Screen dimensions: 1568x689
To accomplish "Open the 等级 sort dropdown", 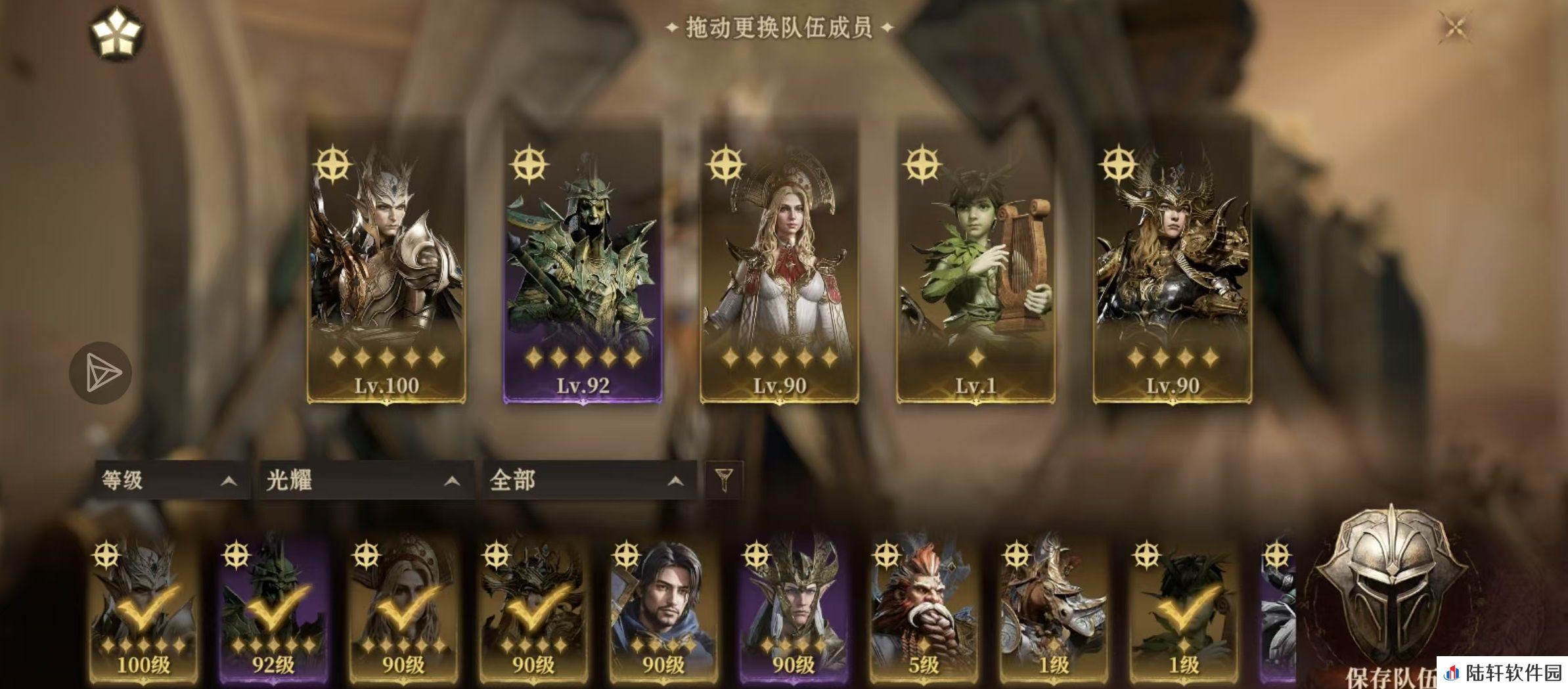I will (169, 480).
